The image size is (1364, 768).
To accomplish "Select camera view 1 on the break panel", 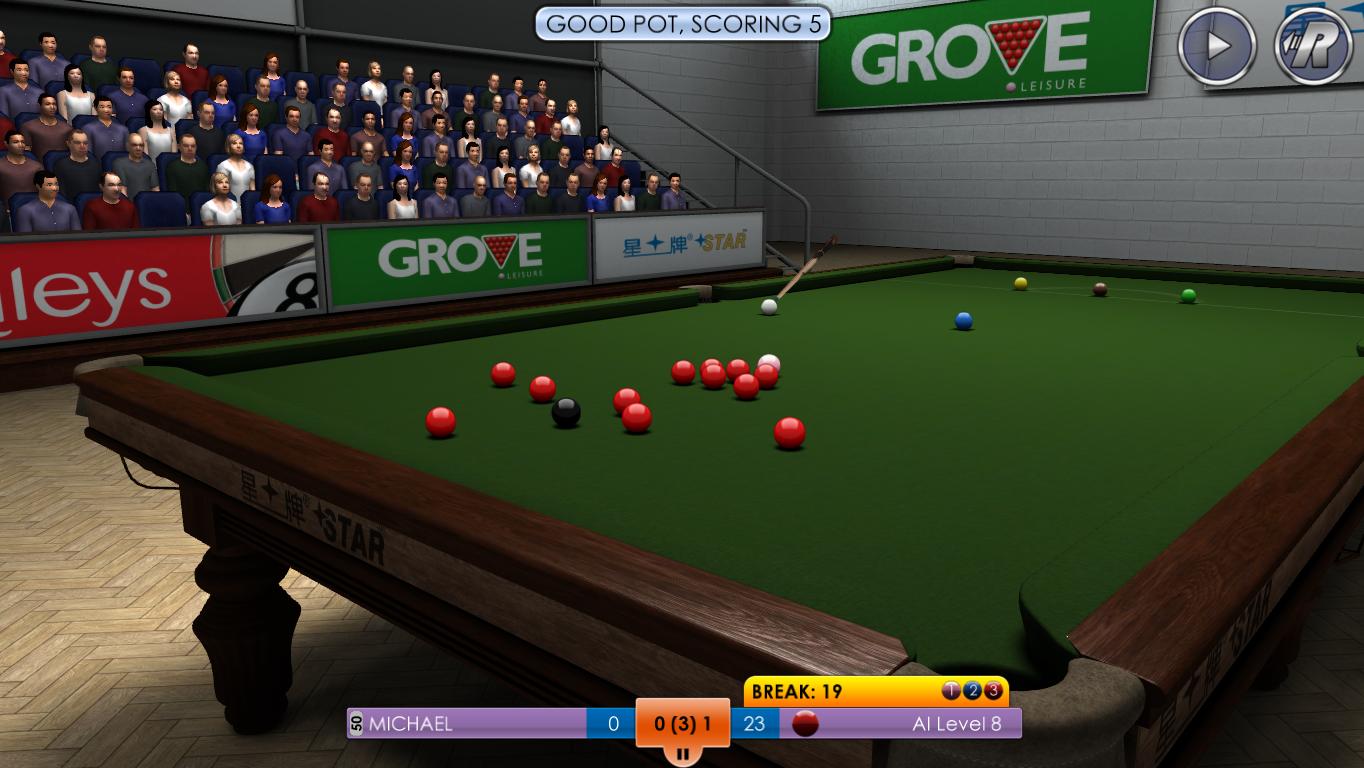I will (950, 690).
